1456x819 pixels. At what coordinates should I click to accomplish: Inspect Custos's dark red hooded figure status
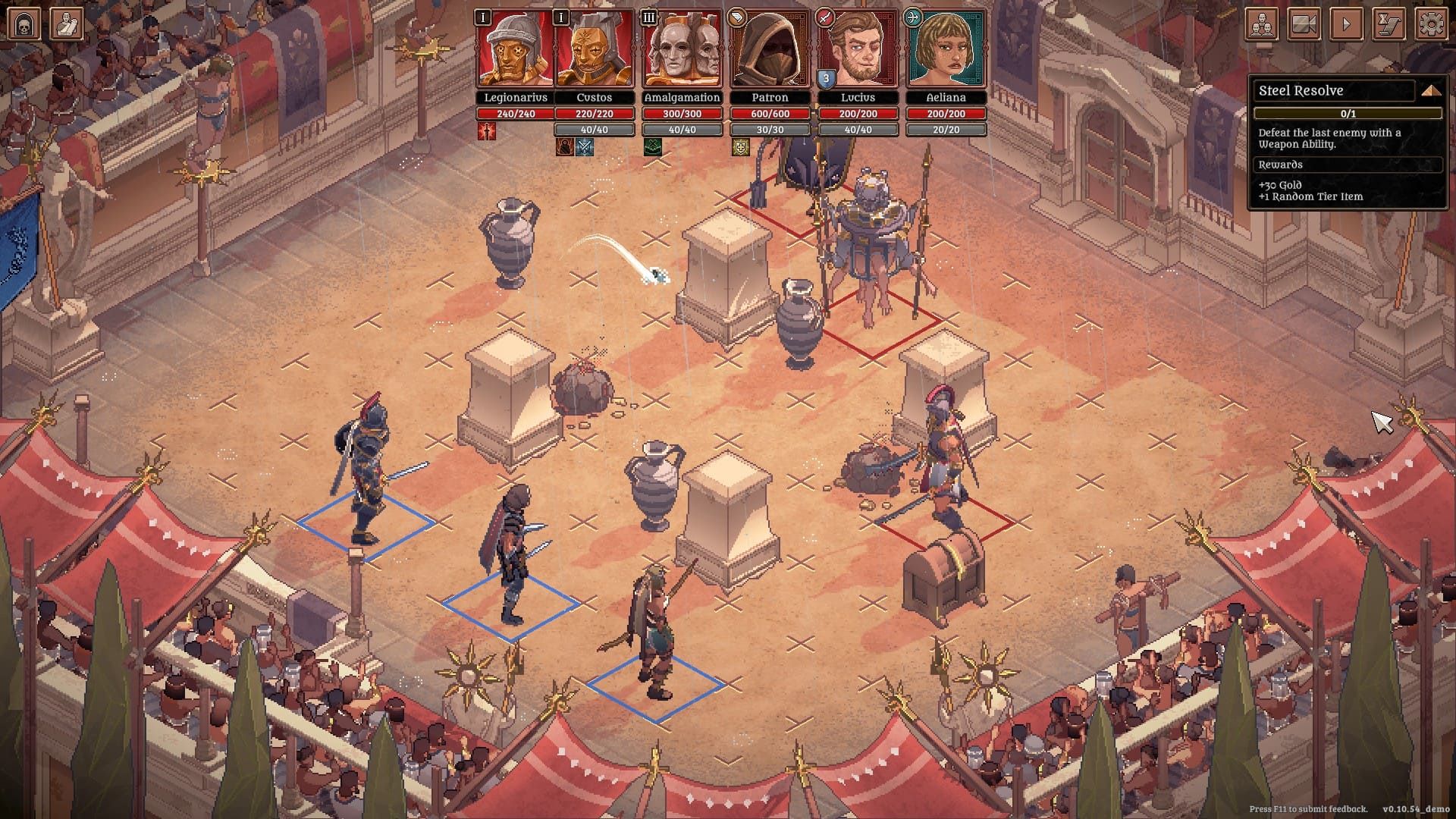pos(564,147)
